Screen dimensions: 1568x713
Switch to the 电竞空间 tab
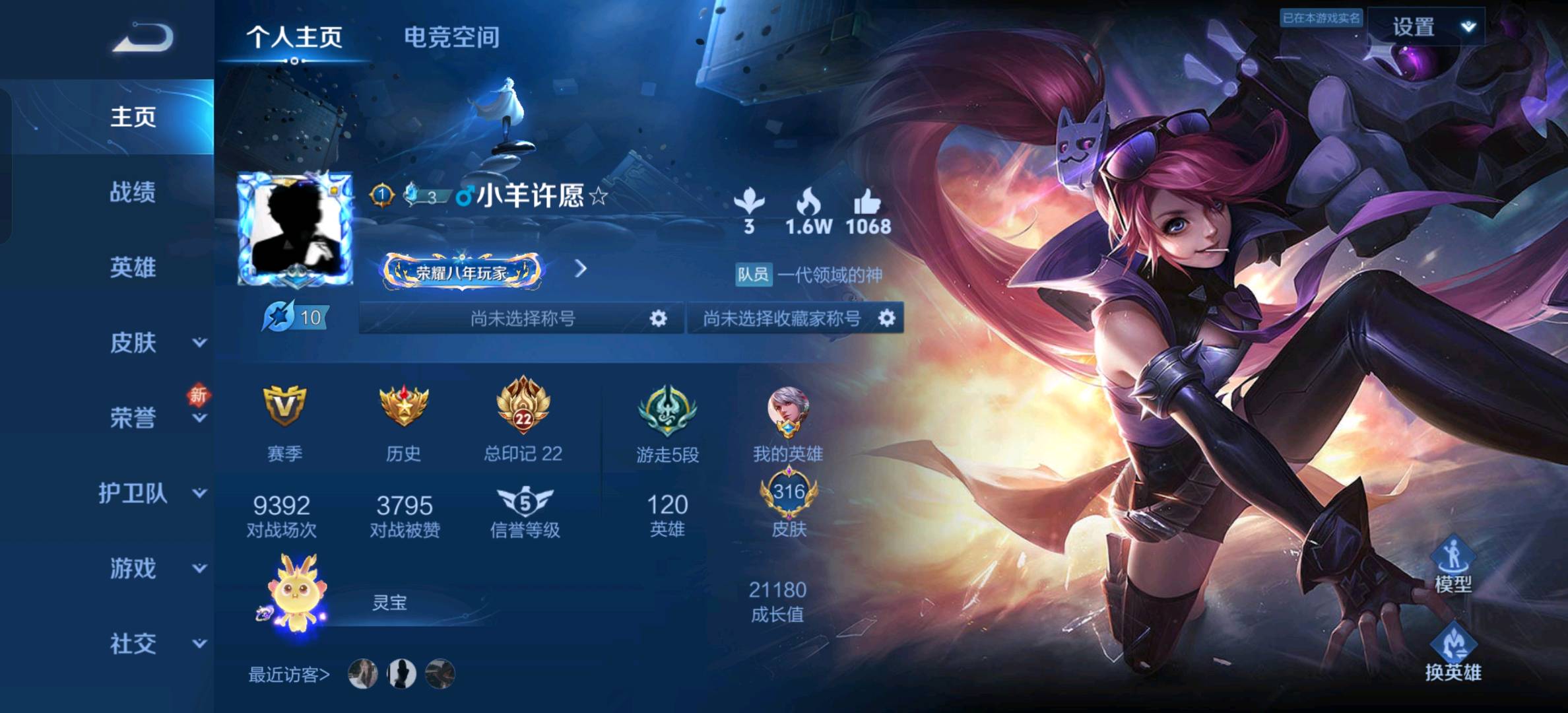pyautogui.click(x=451, y=37)
